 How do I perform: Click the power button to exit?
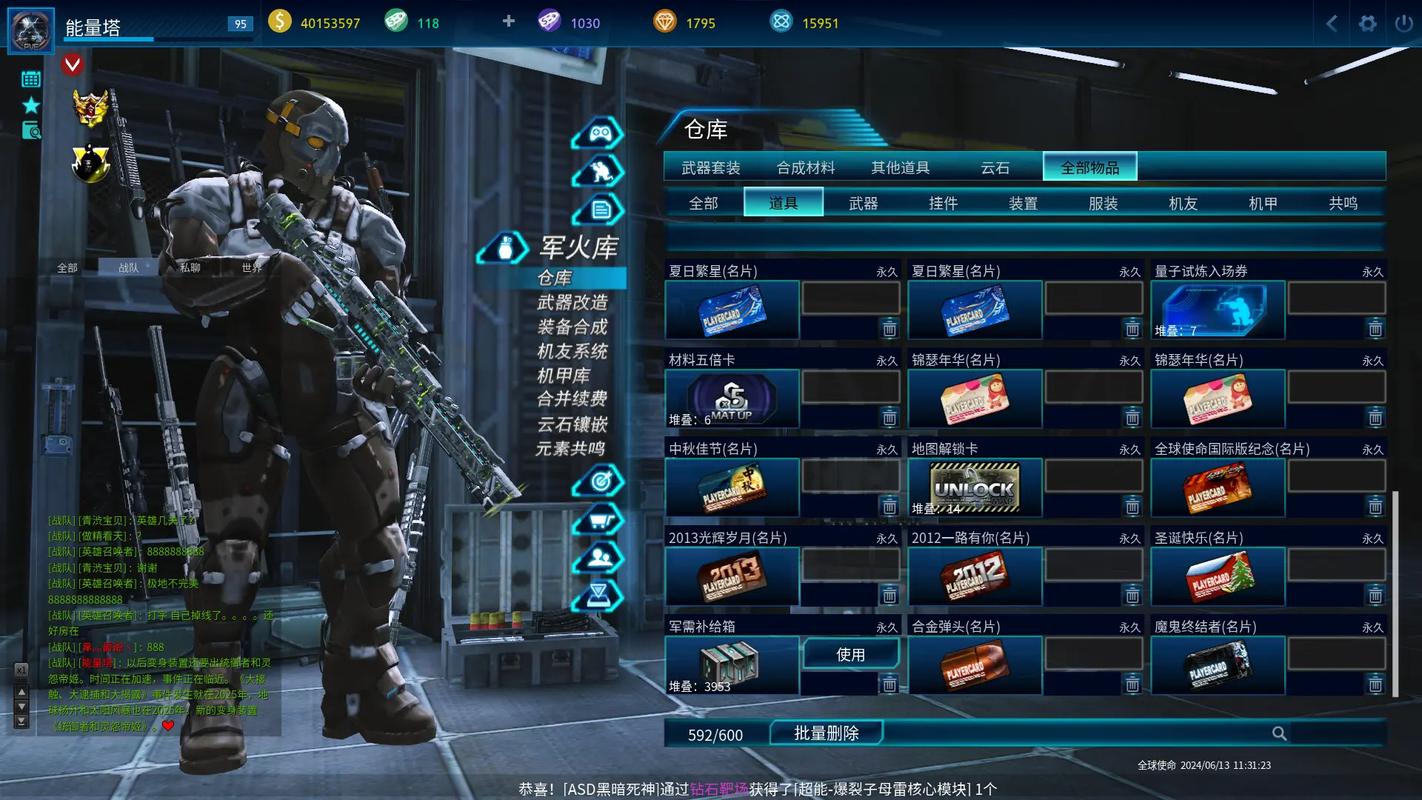point(1402,23)
